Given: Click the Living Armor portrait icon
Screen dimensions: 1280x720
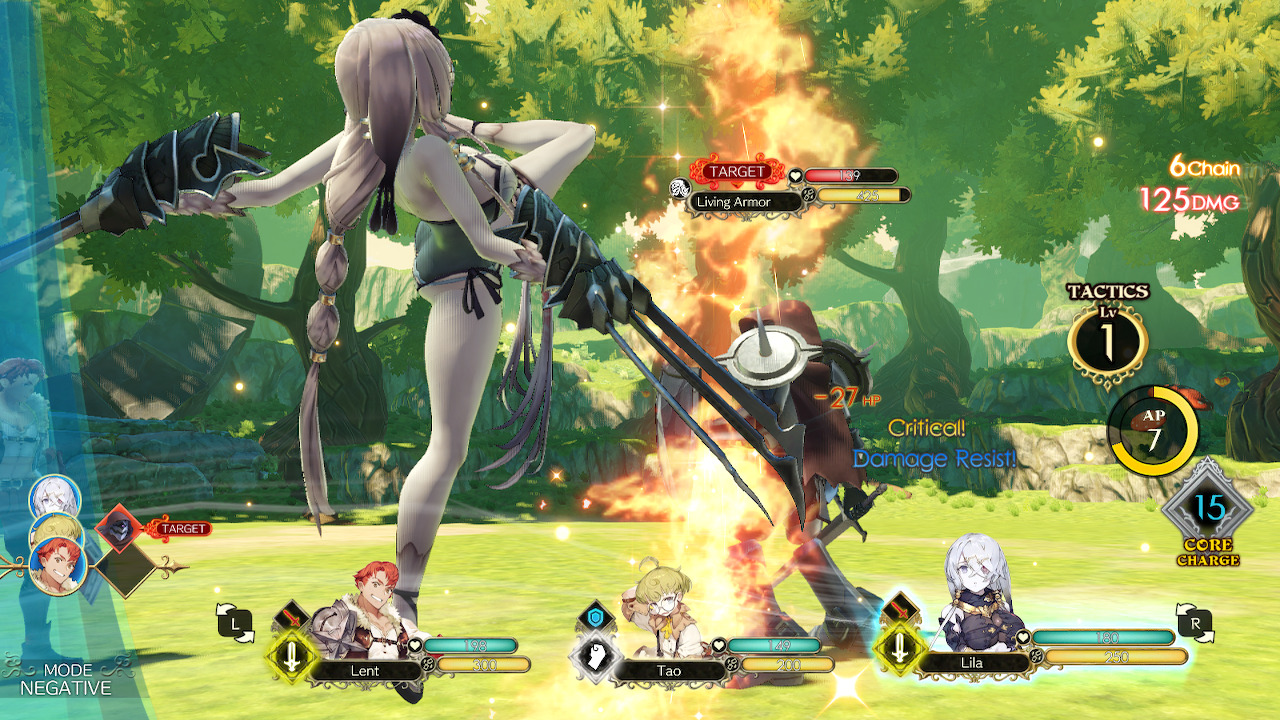Looking at the screenshot, I should click(679, 186).
